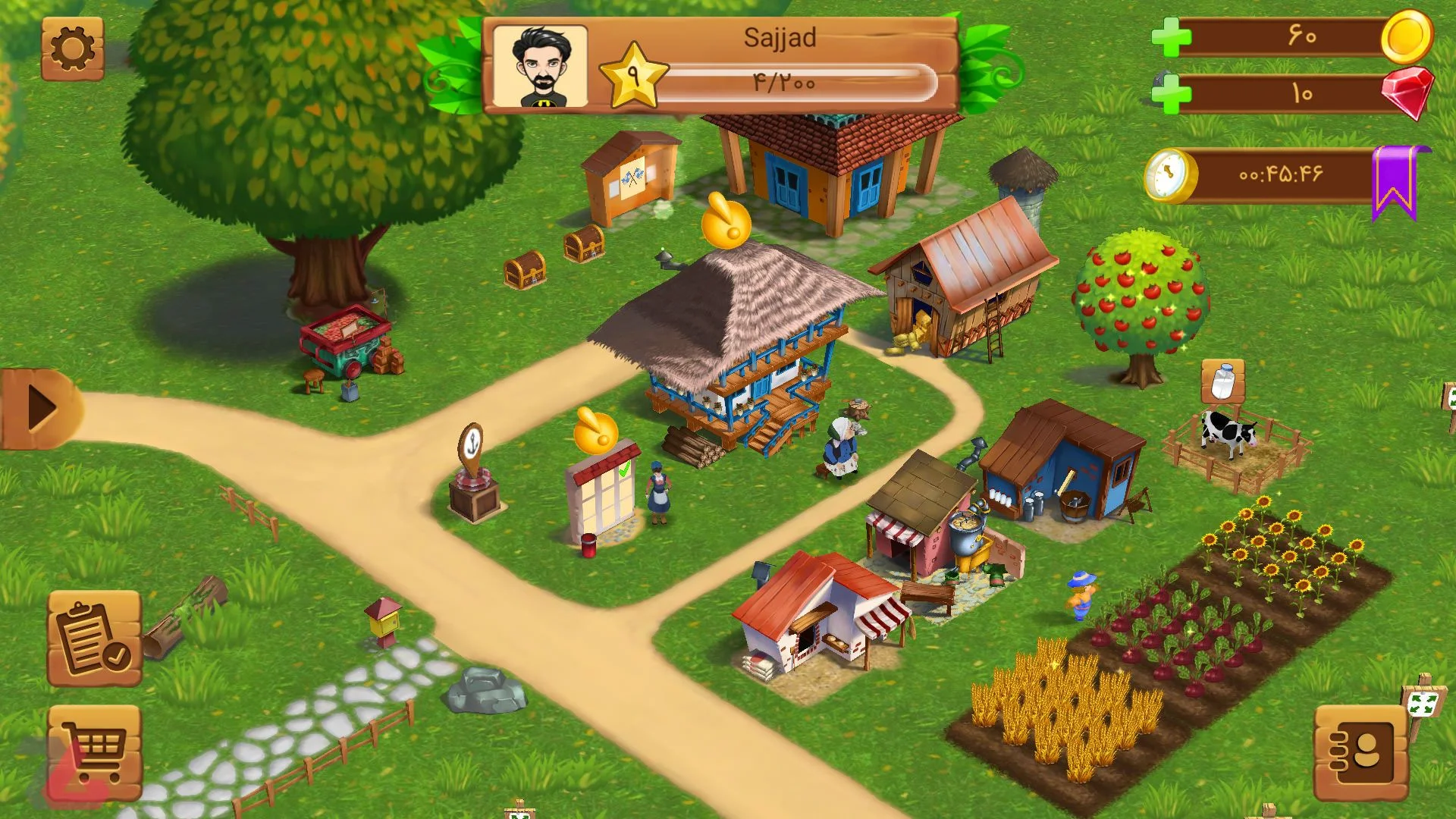Open the shopping cart store

click(x=95, y=751)
